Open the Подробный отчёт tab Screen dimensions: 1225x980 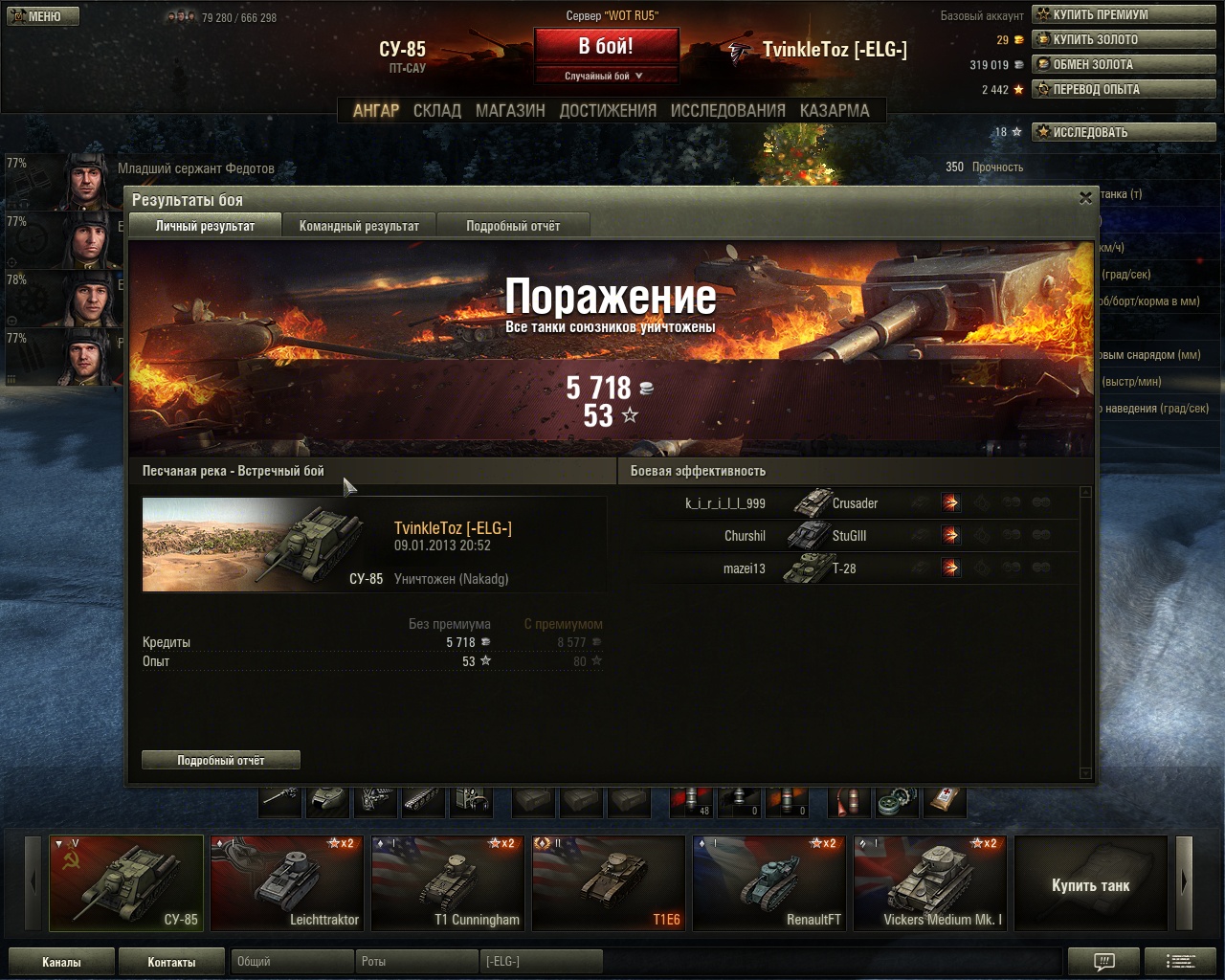pyautogui.click(x=513, y=226)
